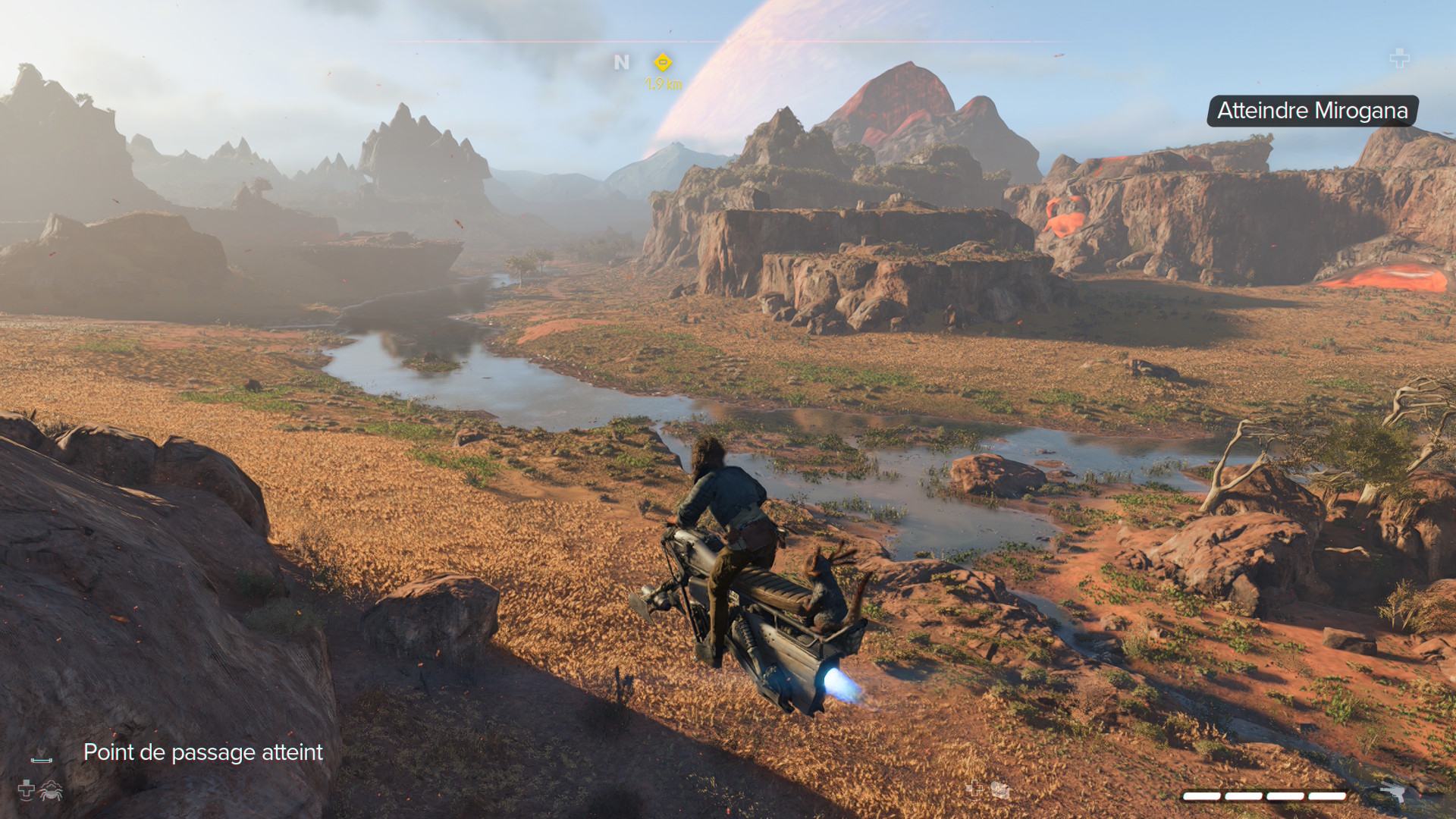Select the Nix creature companion icon

coord(51,790)
